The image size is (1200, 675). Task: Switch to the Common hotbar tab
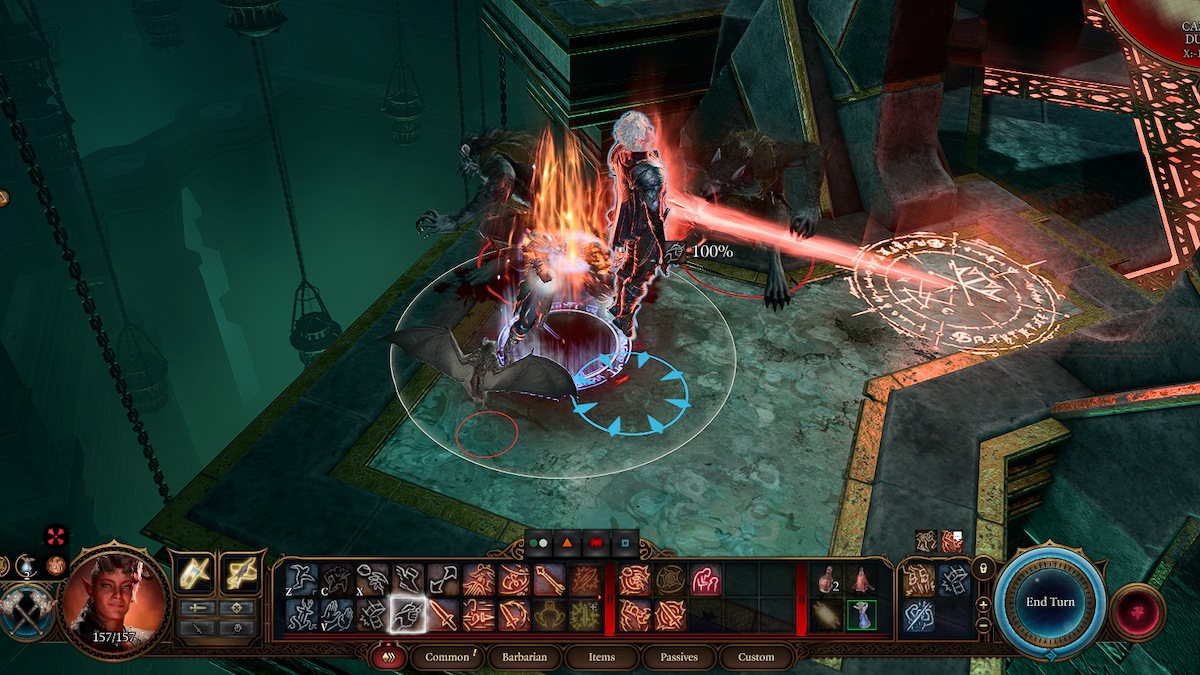(x=447, y=657)
